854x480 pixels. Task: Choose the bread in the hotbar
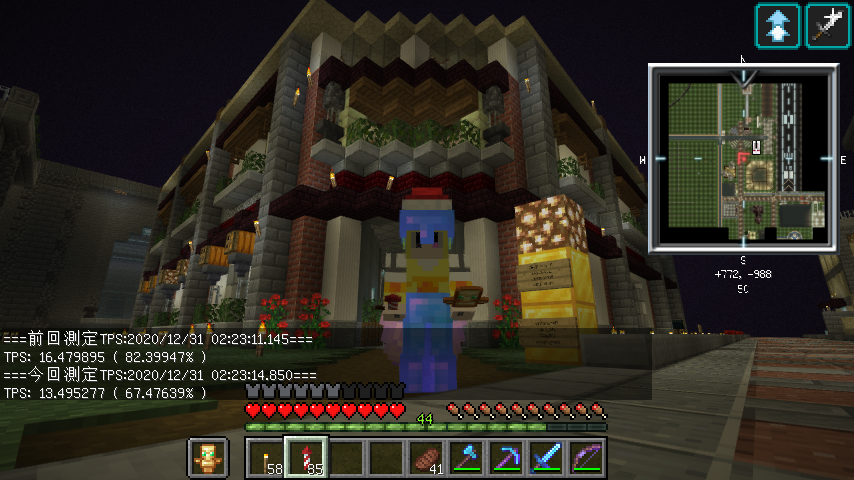(x=425, y=458)
